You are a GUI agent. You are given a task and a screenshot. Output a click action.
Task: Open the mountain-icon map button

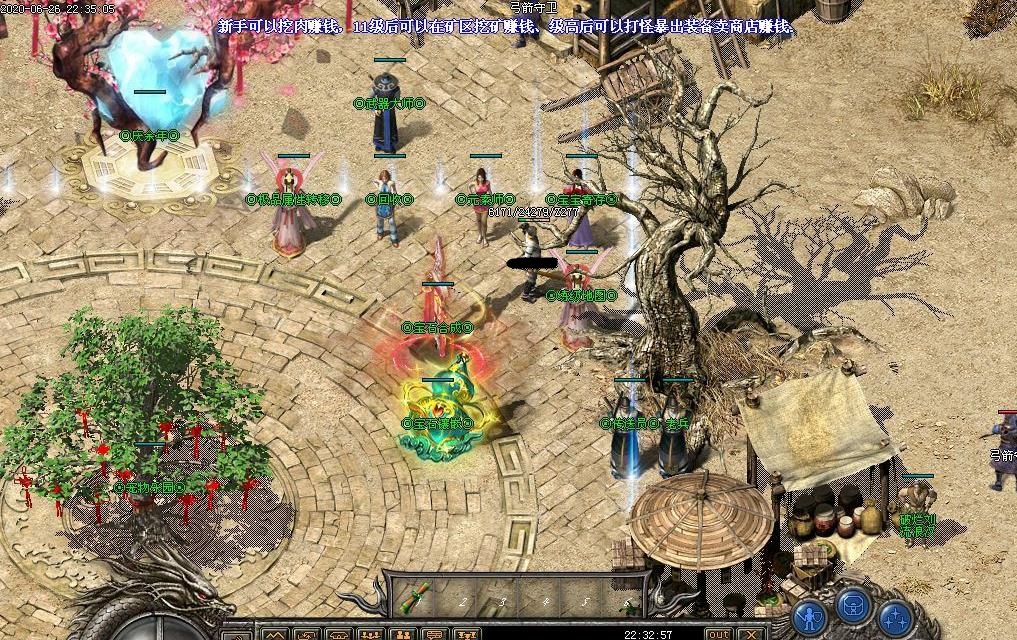(274, 634)
